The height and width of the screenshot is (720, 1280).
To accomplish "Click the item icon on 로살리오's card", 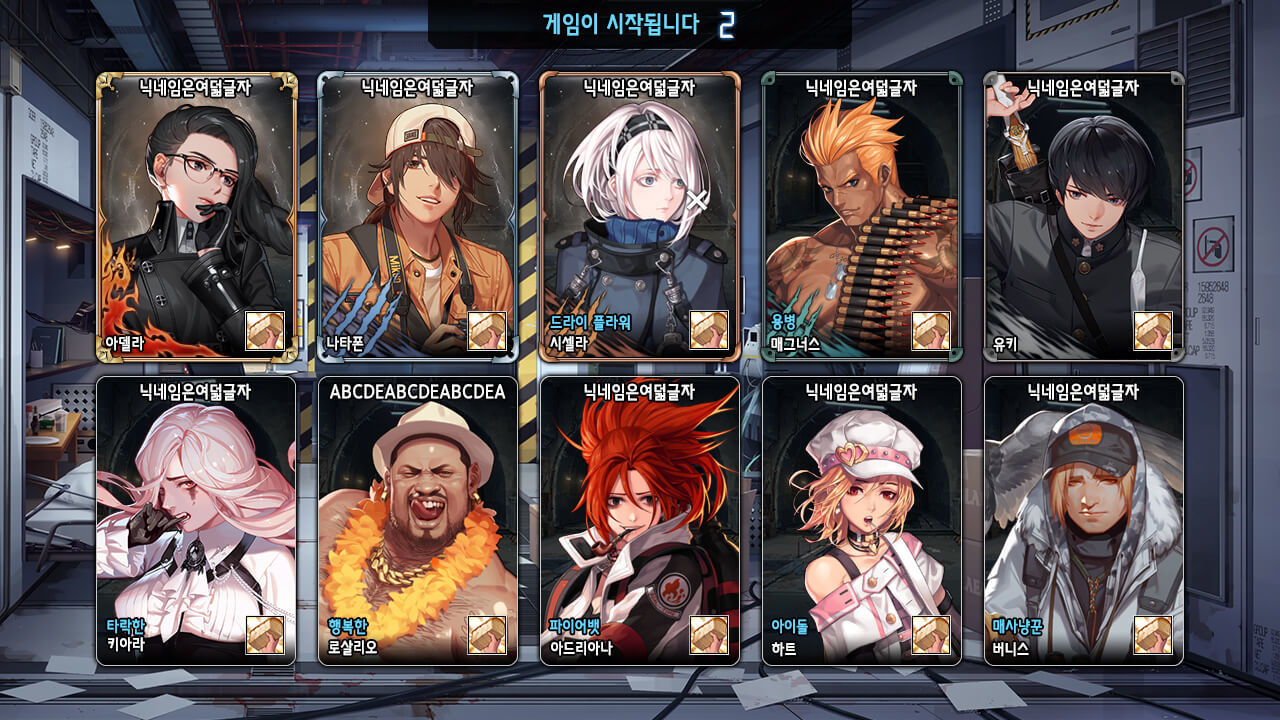I will point(487,635).
